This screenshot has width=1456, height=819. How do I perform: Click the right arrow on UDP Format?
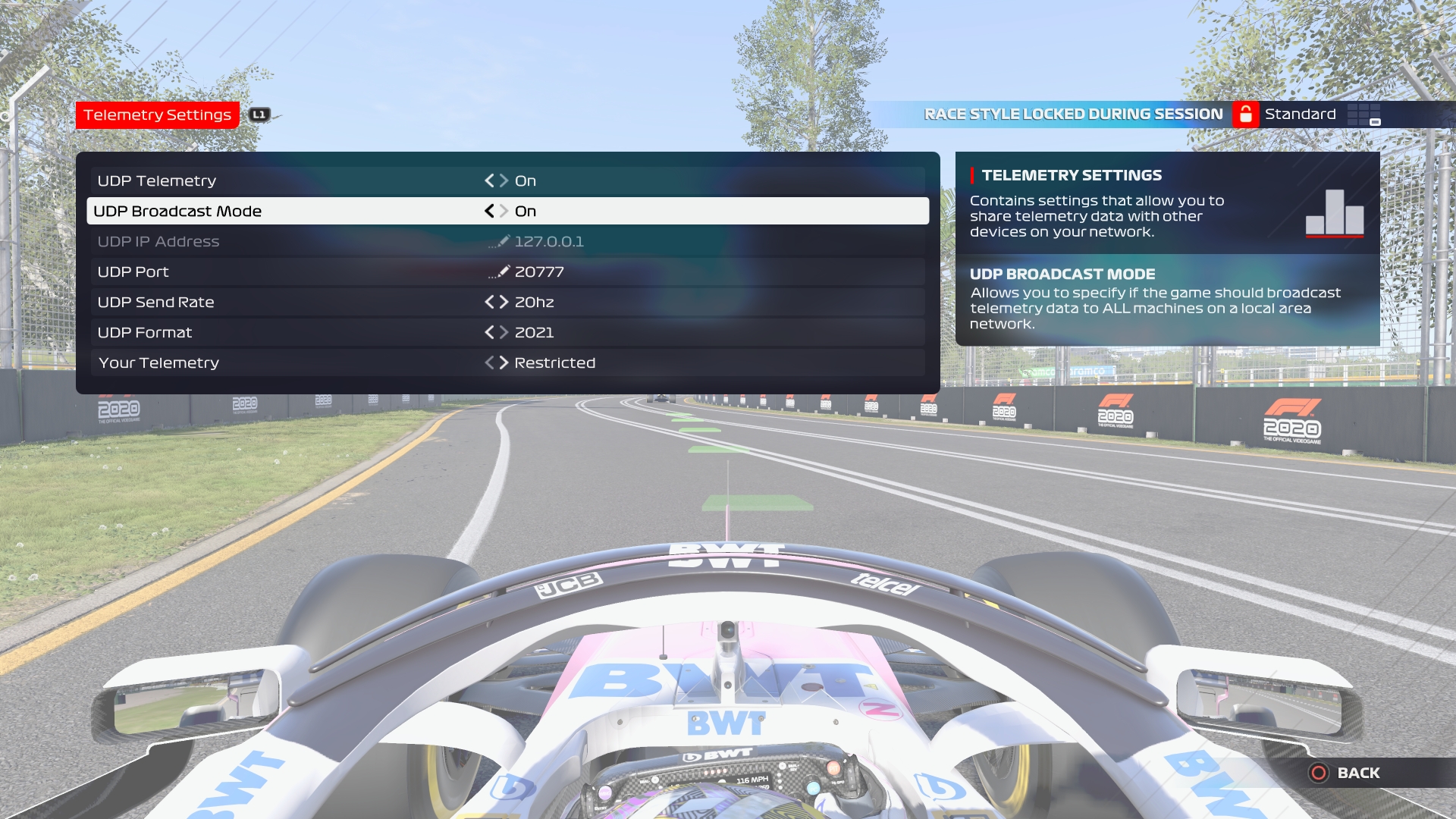[x=504, y=332]
